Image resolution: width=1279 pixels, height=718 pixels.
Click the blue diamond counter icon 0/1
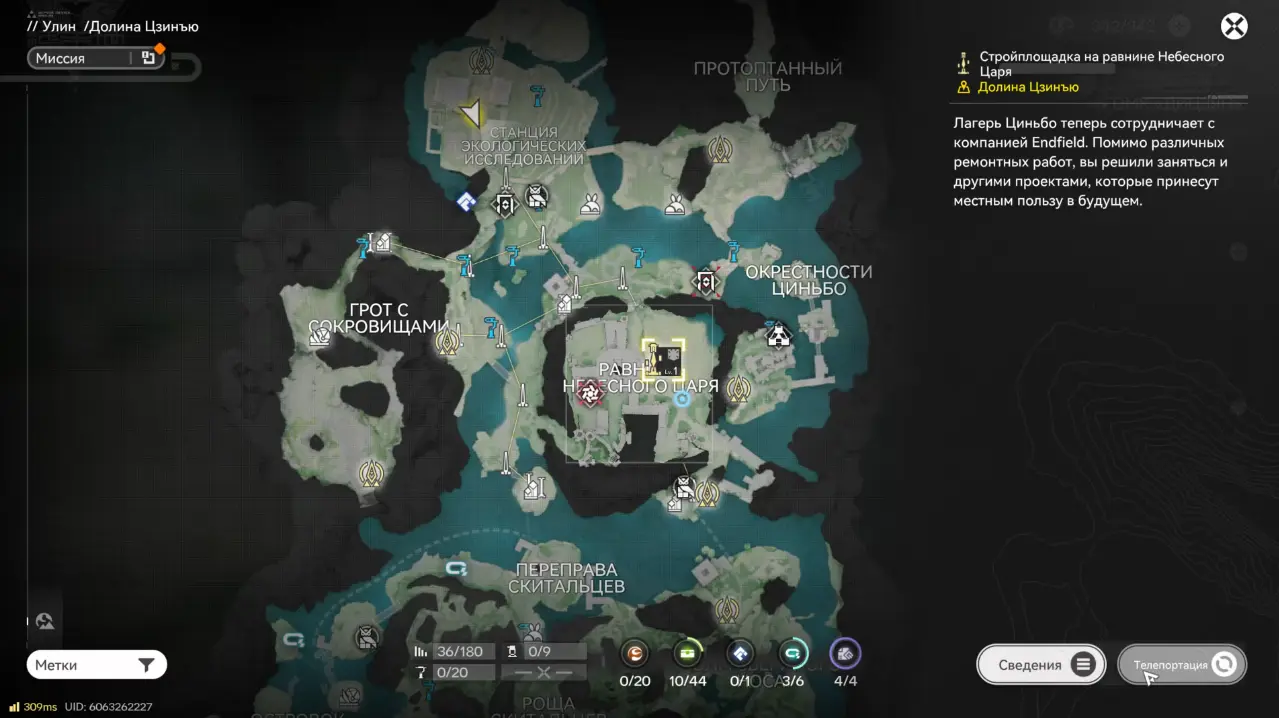[740, 655]
